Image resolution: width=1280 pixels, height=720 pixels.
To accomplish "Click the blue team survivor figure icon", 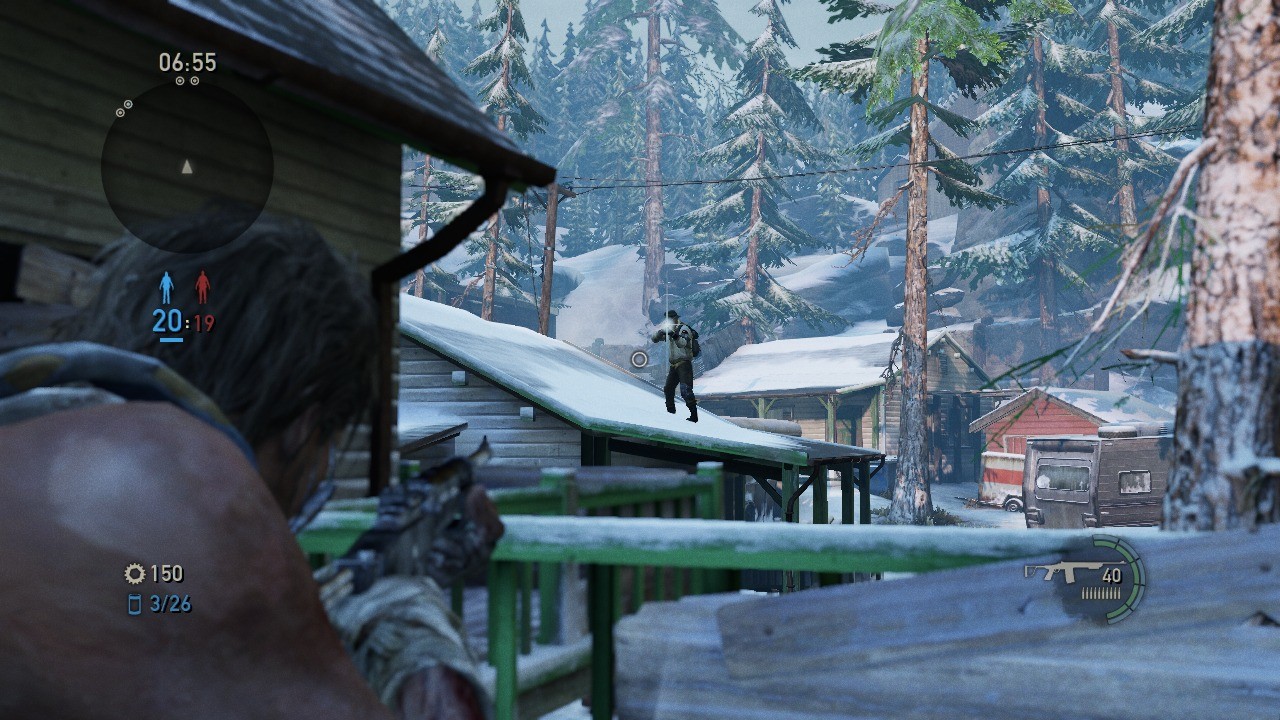I will [x=166, y=284].
